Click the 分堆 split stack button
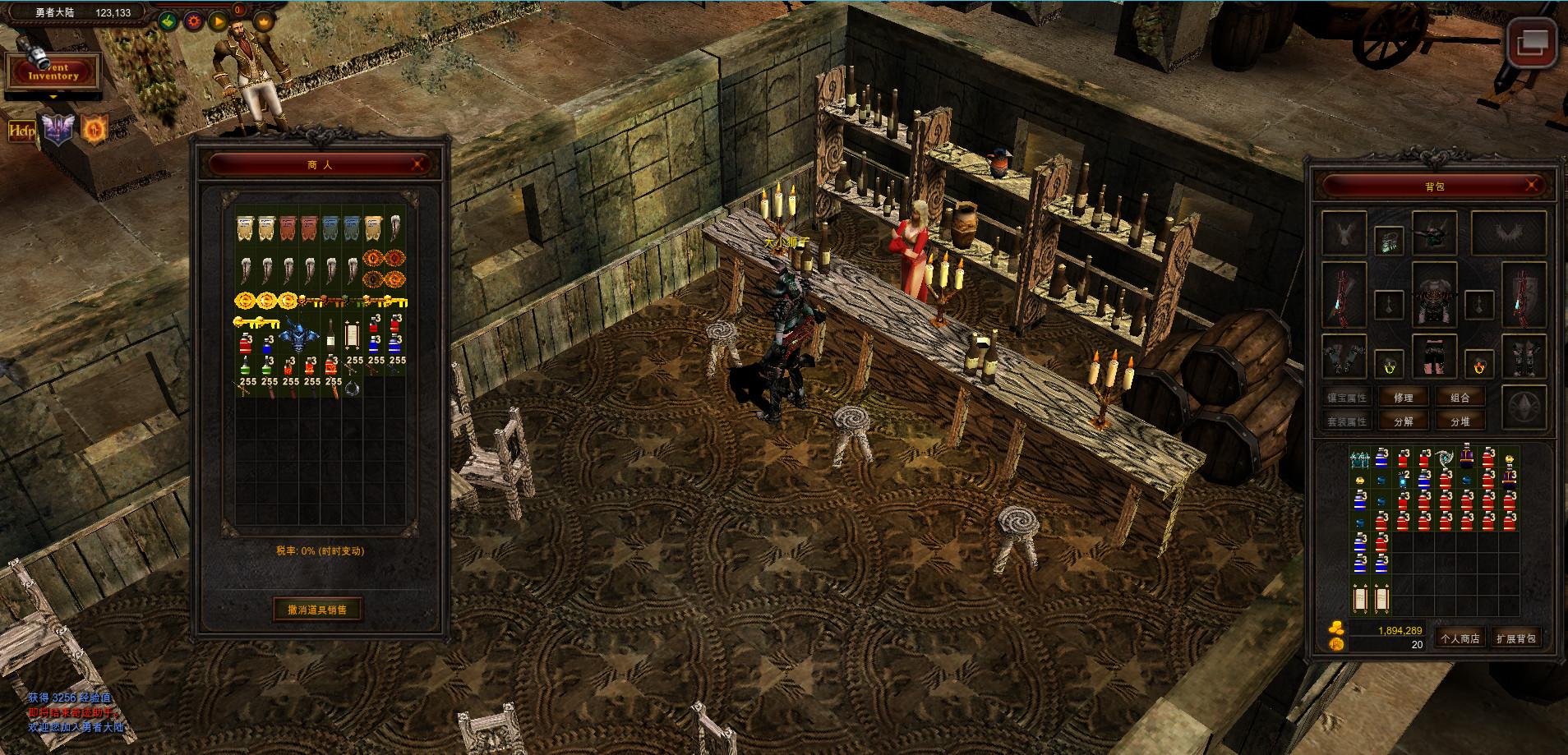This screenshot has width=1568, height=755. 1460,421
